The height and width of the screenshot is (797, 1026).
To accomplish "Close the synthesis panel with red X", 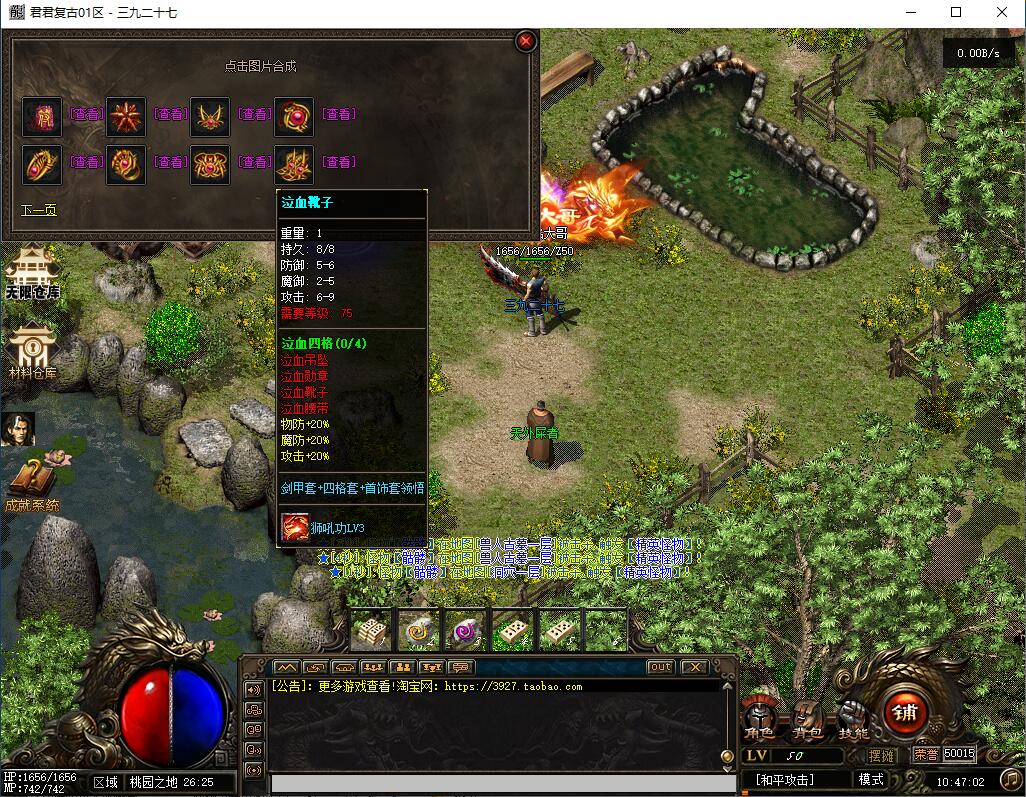I will pyautogui.click(x=526, y=41).
